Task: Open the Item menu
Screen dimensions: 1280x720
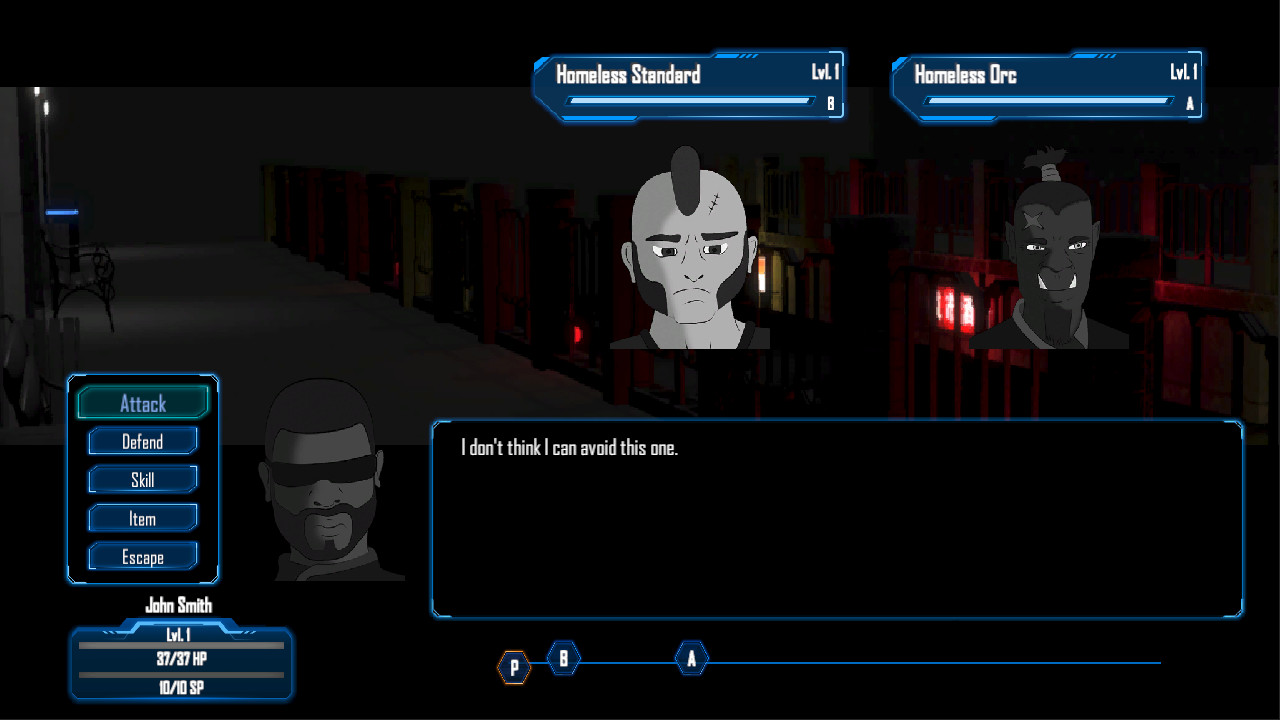Action: 142,518
